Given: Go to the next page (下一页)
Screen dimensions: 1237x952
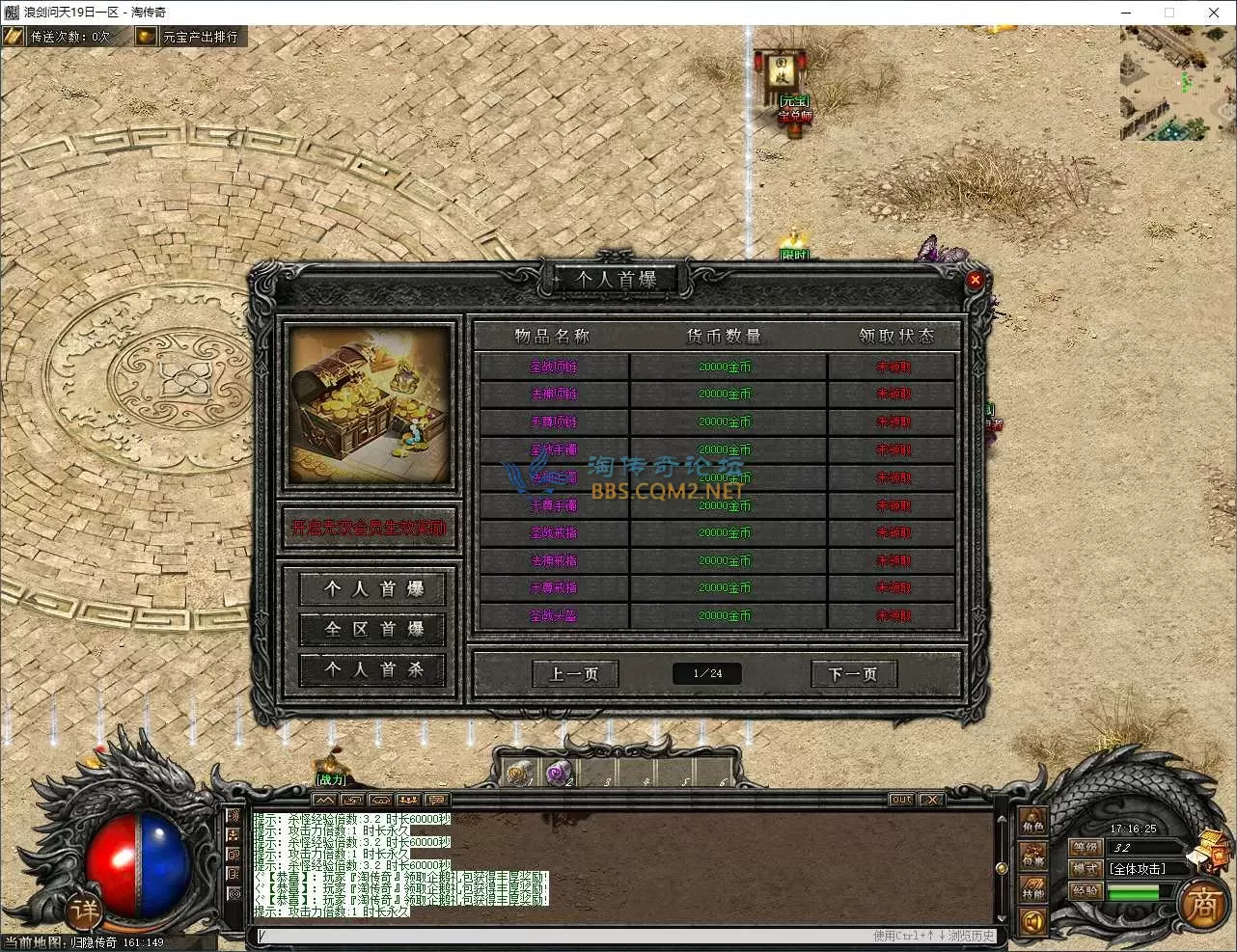Looking at the screenshot, I should (853, 673).
